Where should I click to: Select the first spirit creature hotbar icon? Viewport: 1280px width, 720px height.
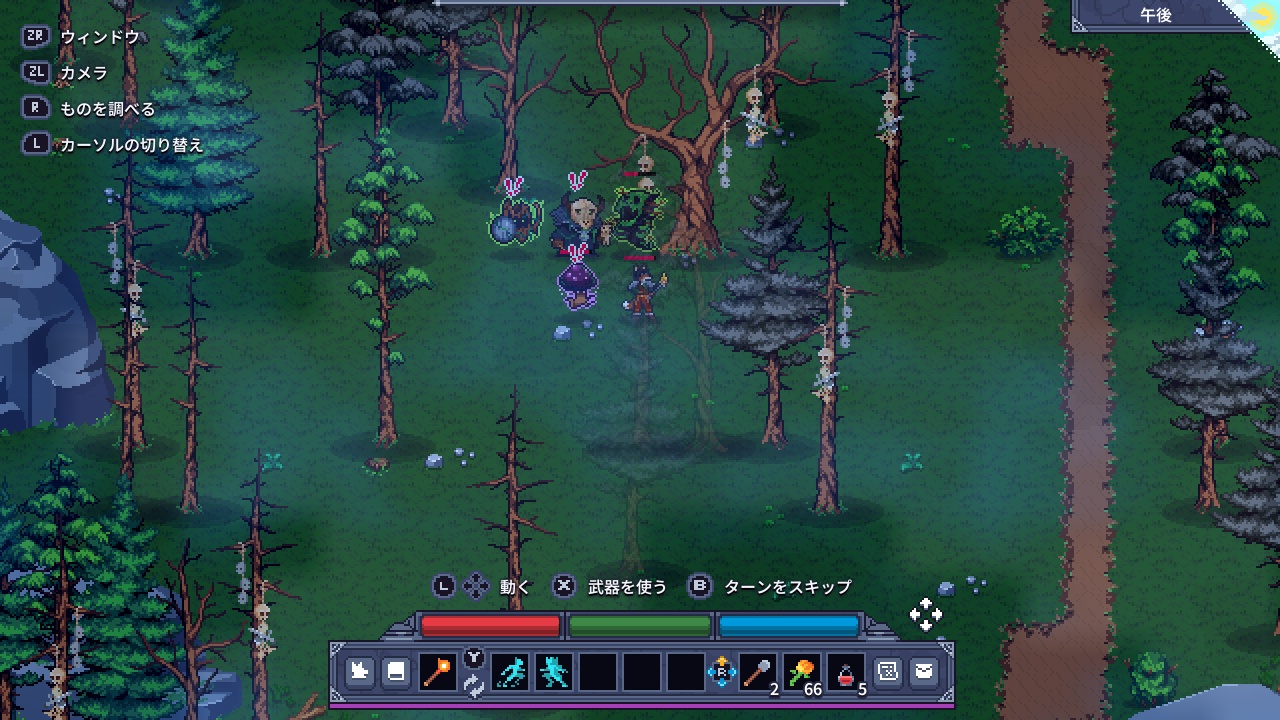click(508, 673)
